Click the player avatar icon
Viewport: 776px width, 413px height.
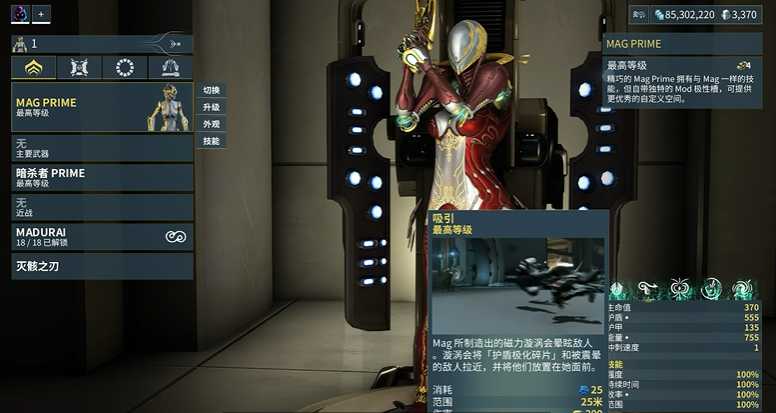pos(19,13)
